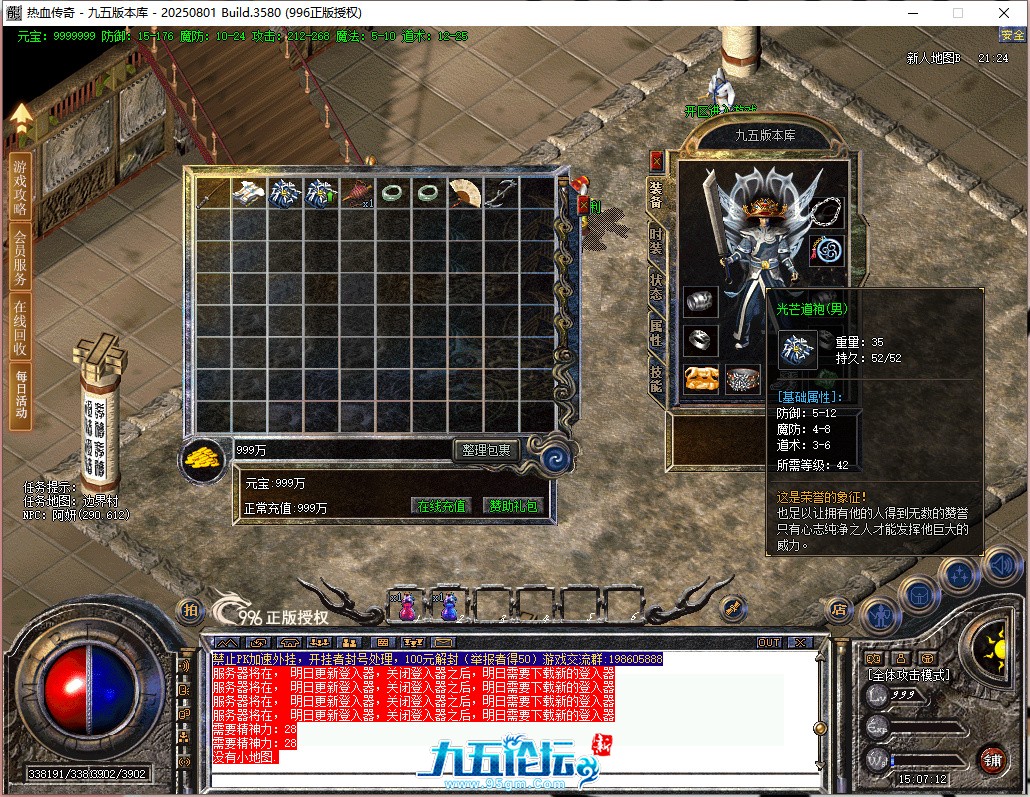The image size is (1030, 797).
Task: Open the 游戏攻略 game guide menu
Action: tap(20, 186)
